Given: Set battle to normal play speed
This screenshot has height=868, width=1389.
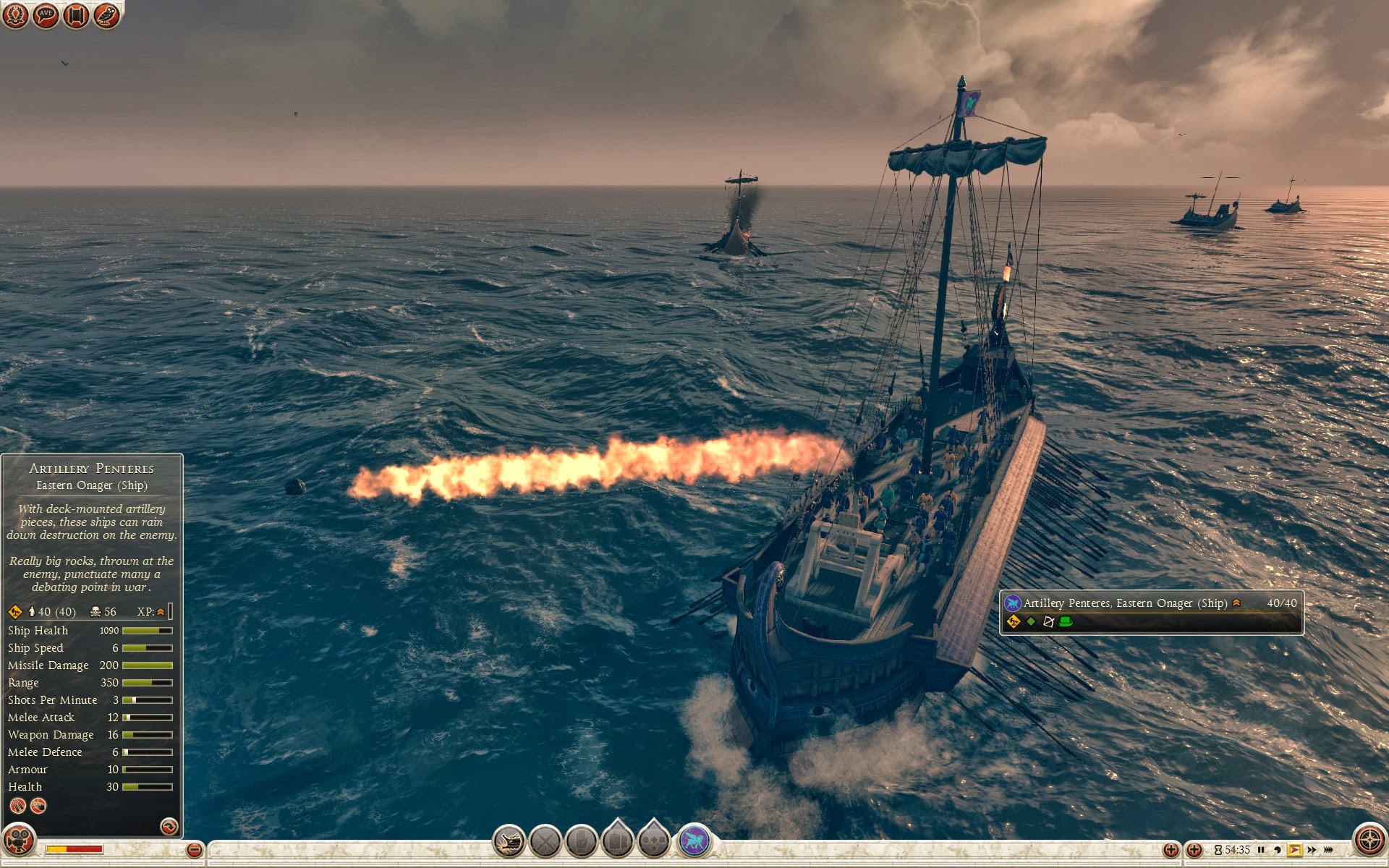Looking at the screenshot, I should (x=1294, y=850).
